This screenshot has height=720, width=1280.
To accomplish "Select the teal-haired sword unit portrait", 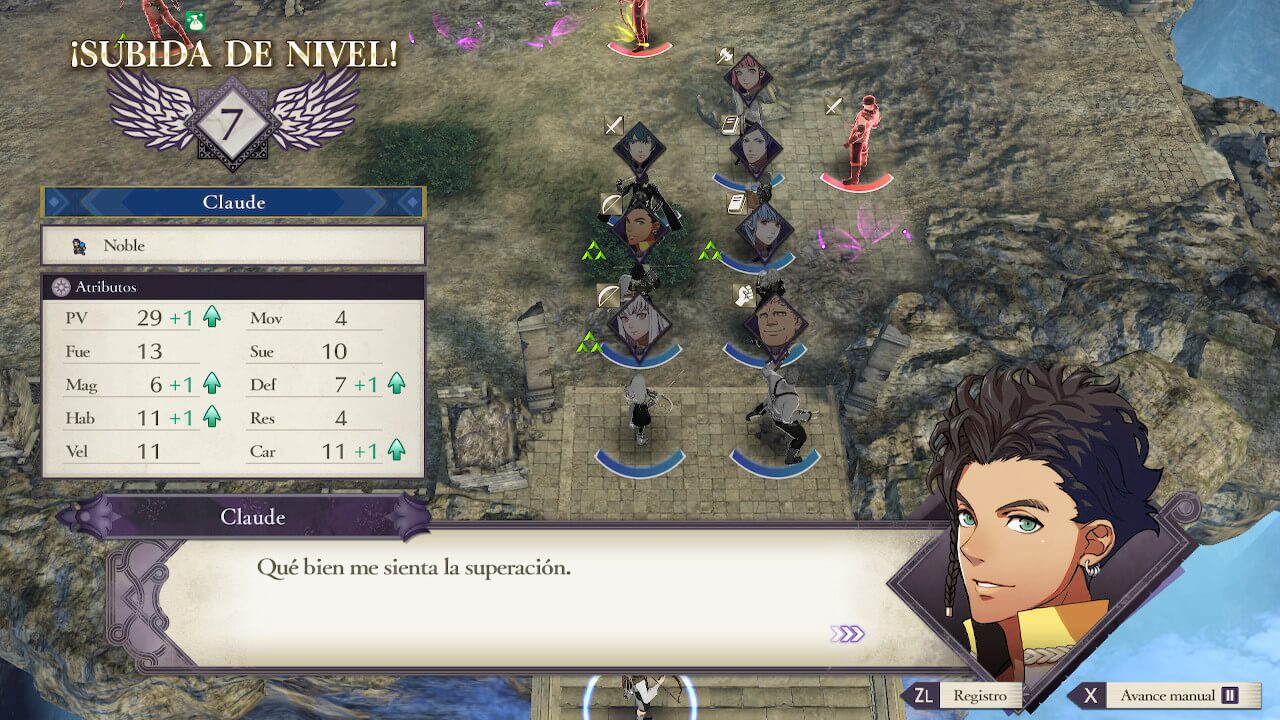I will click(638, 149).
